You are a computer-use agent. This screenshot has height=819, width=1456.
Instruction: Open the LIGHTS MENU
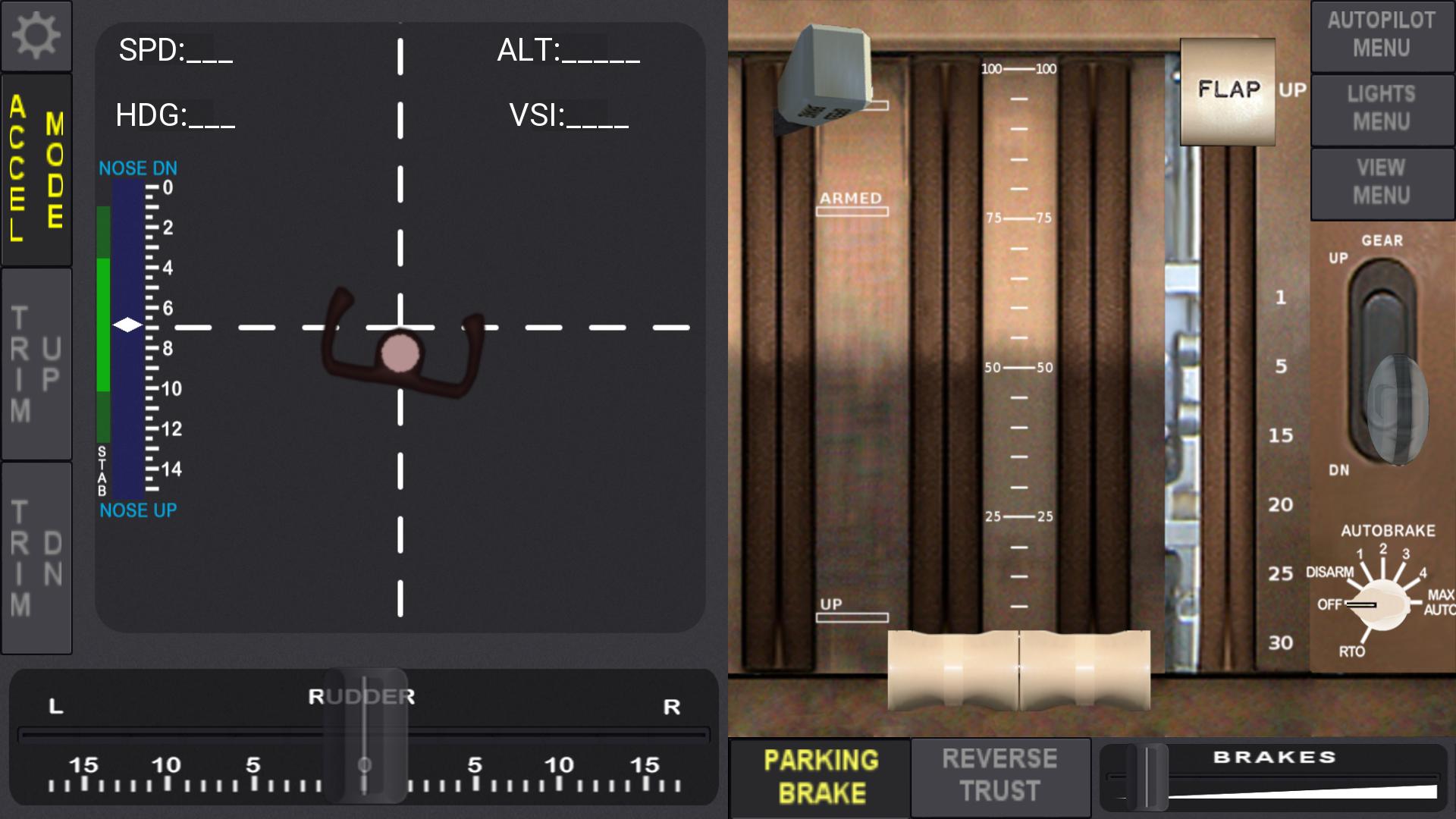coord(1382,109)
